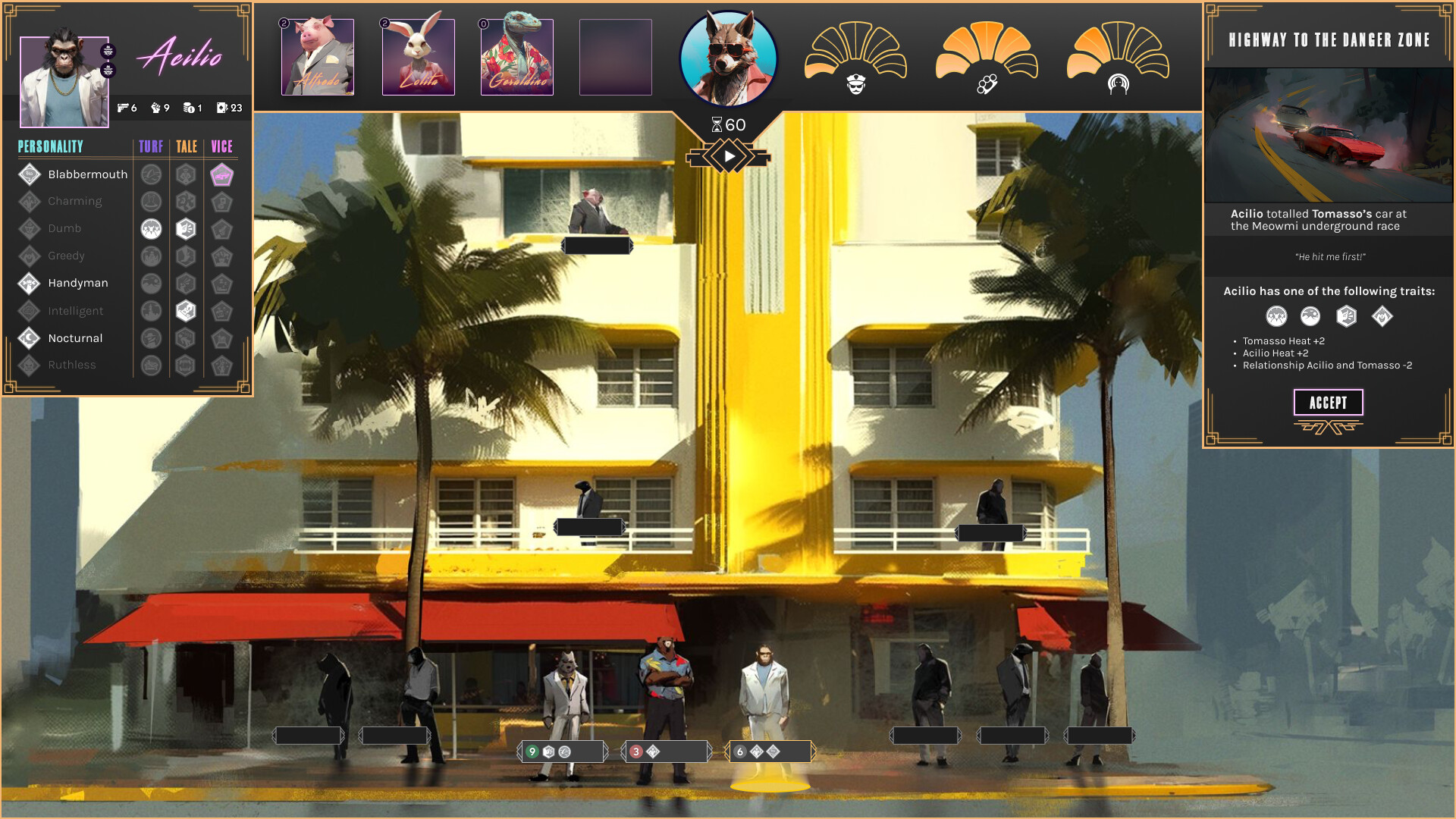Toggle the Blabbermouth personality trait
Screen dimensions: 1456x819
89,174
